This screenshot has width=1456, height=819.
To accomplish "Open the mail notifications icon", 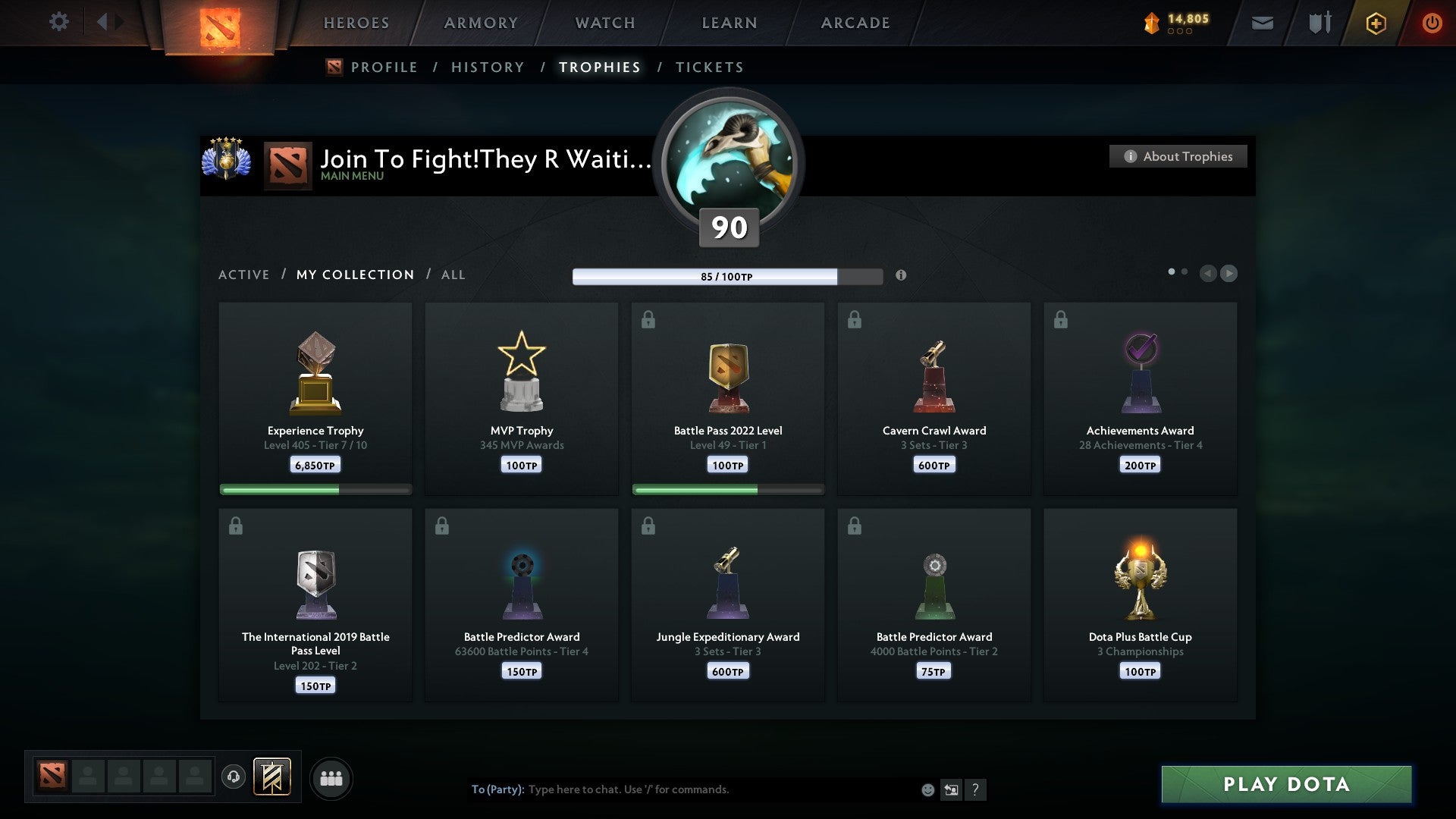I will 1262,23.
